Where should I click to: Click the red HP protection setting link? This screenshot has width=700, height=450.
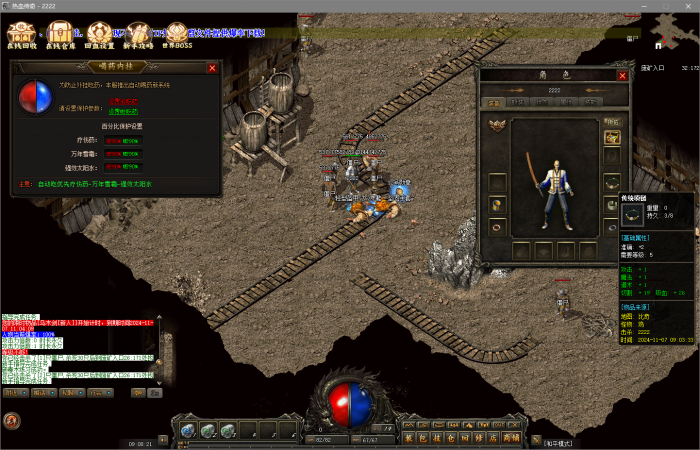(x=124, y=102)
